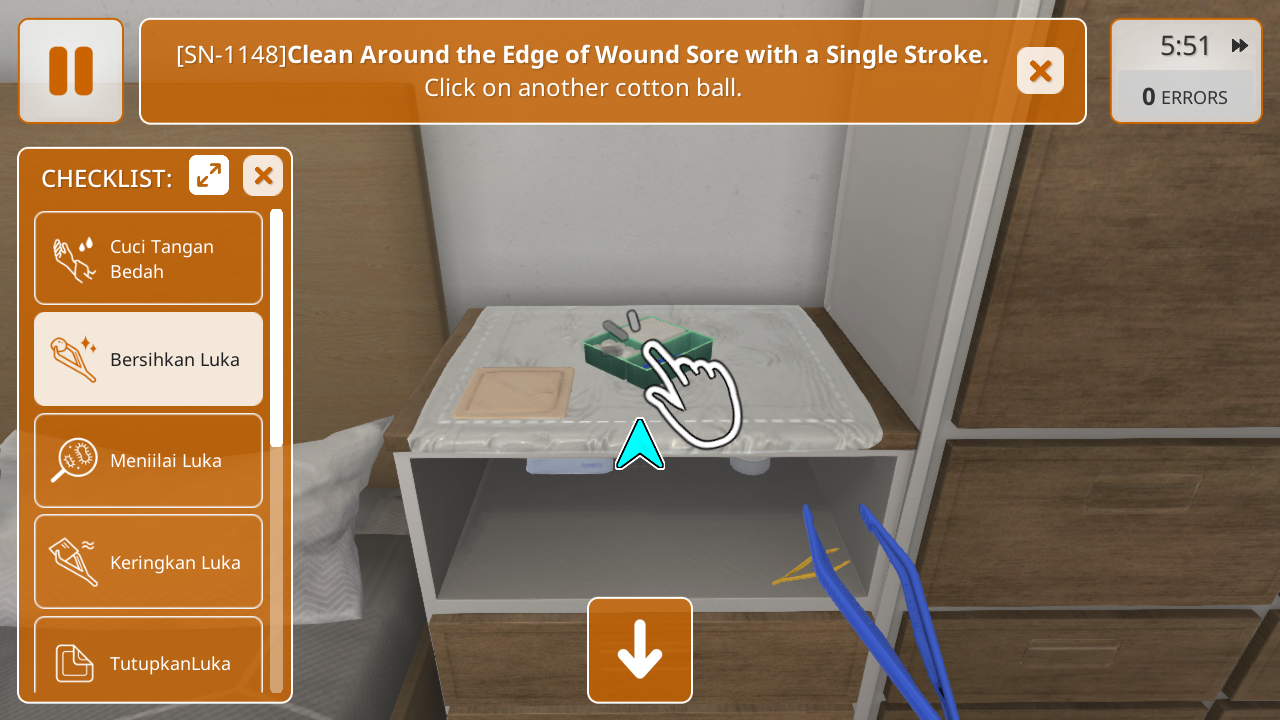Expand the checklist panel
Screen dimensions: 1280x720
tap(209, 176)
